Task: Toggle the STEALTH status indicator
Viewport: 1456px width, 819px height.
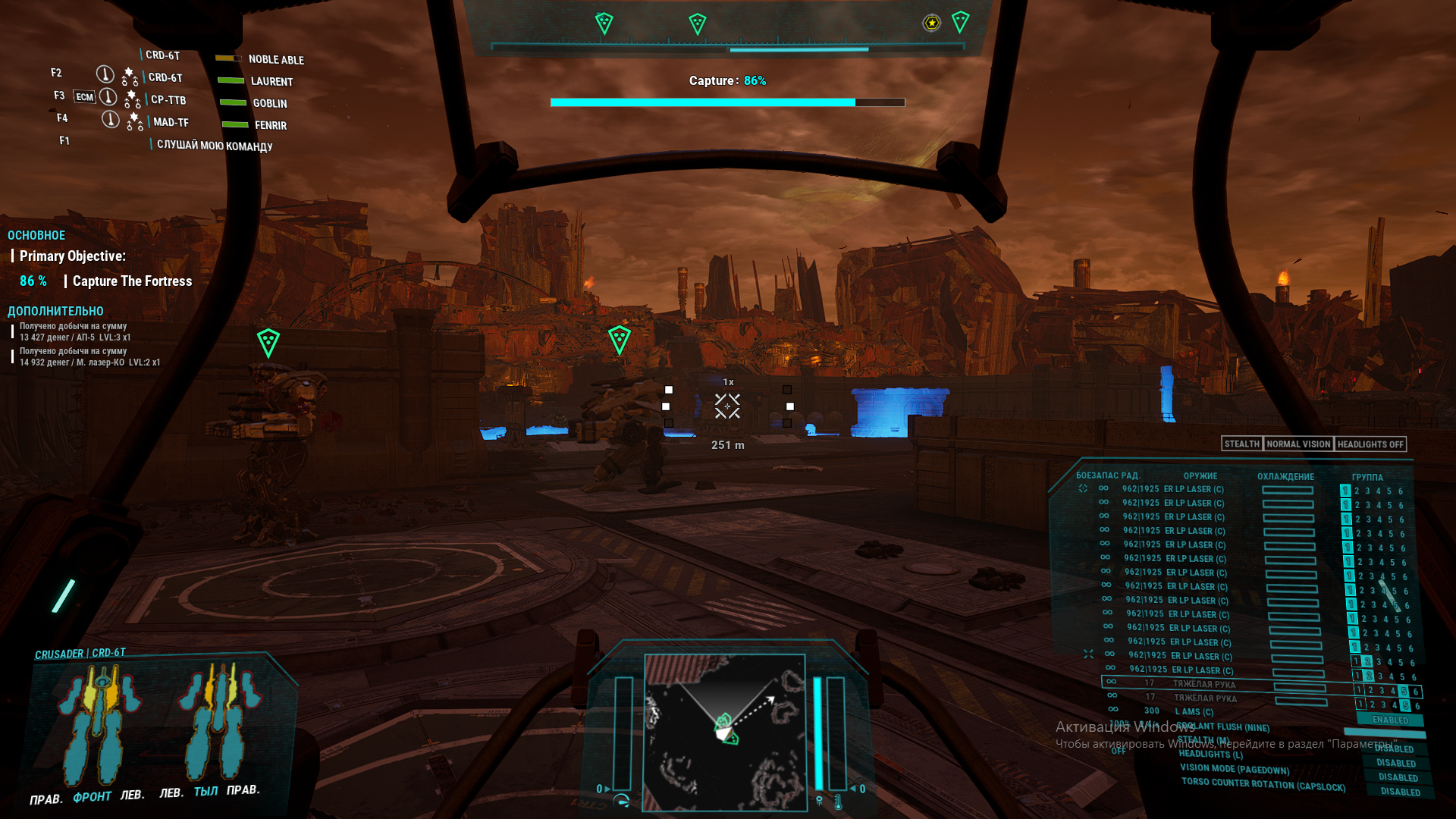Action: click(1241, 444)
